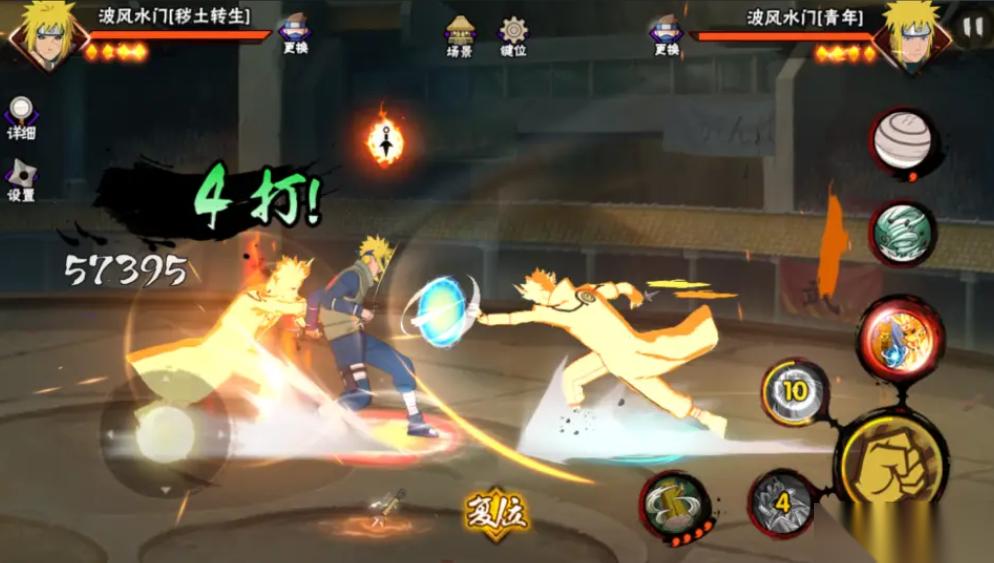The width and height of the screenshot is (994, 563).
Task: Pause the fight with the pause button
Action: (x=972, y=27)
